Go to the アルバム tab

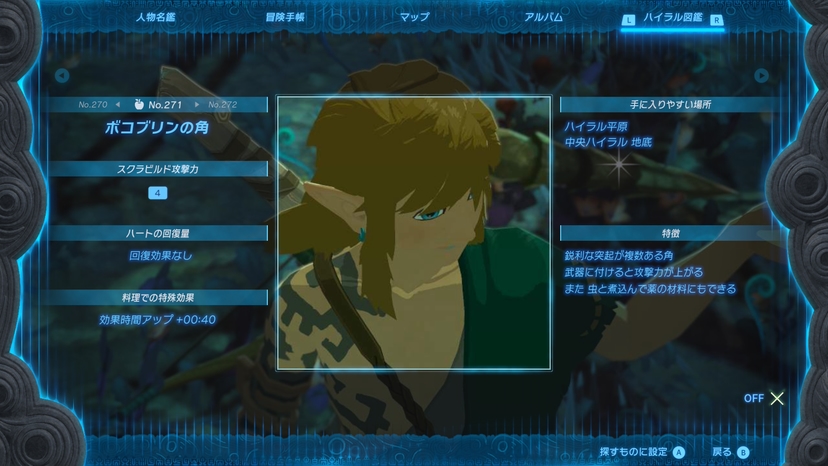[543, 17]
